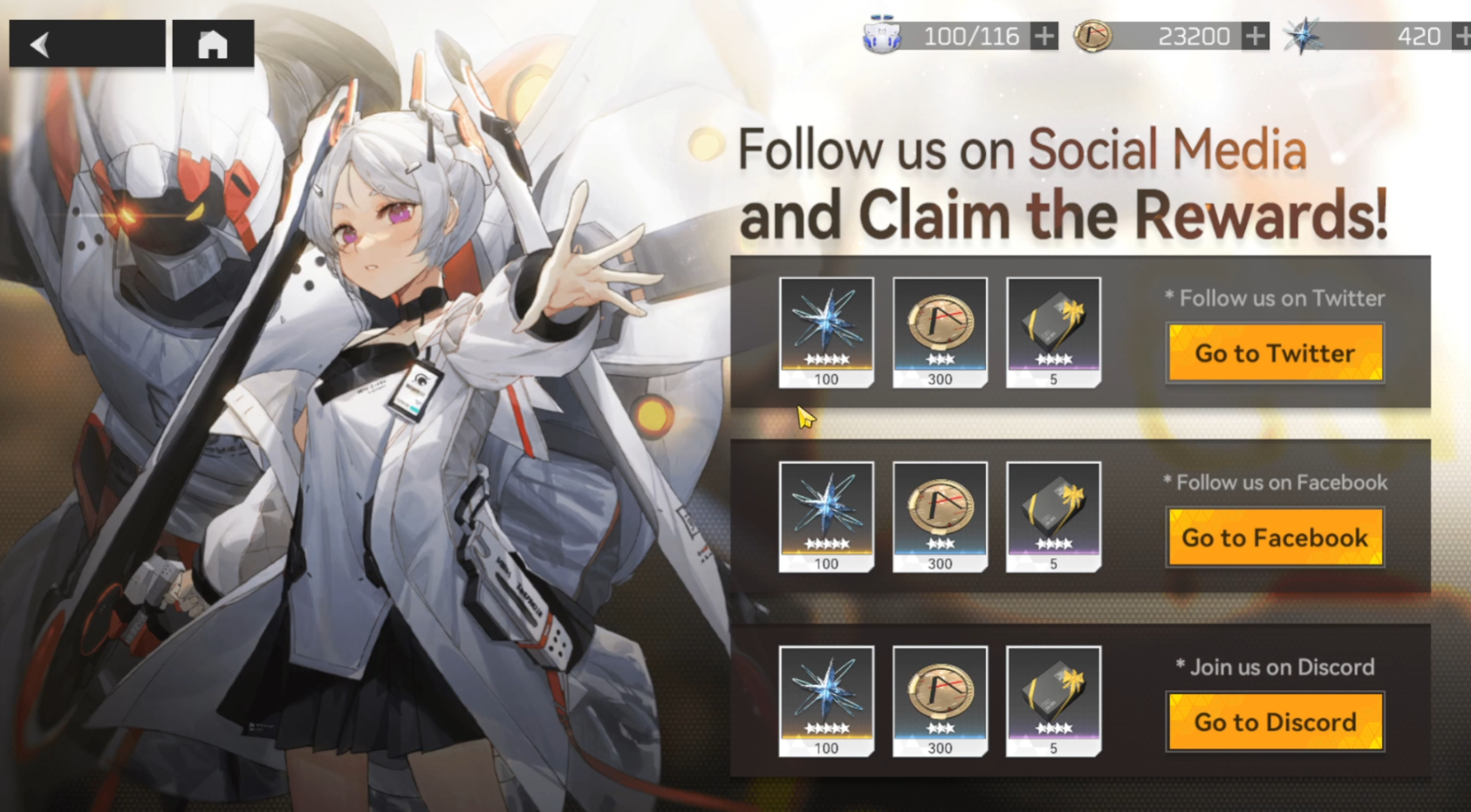The image size is (1471, 812).
Task: Select the crystal reward in the Twitter row
Action: 826,331
